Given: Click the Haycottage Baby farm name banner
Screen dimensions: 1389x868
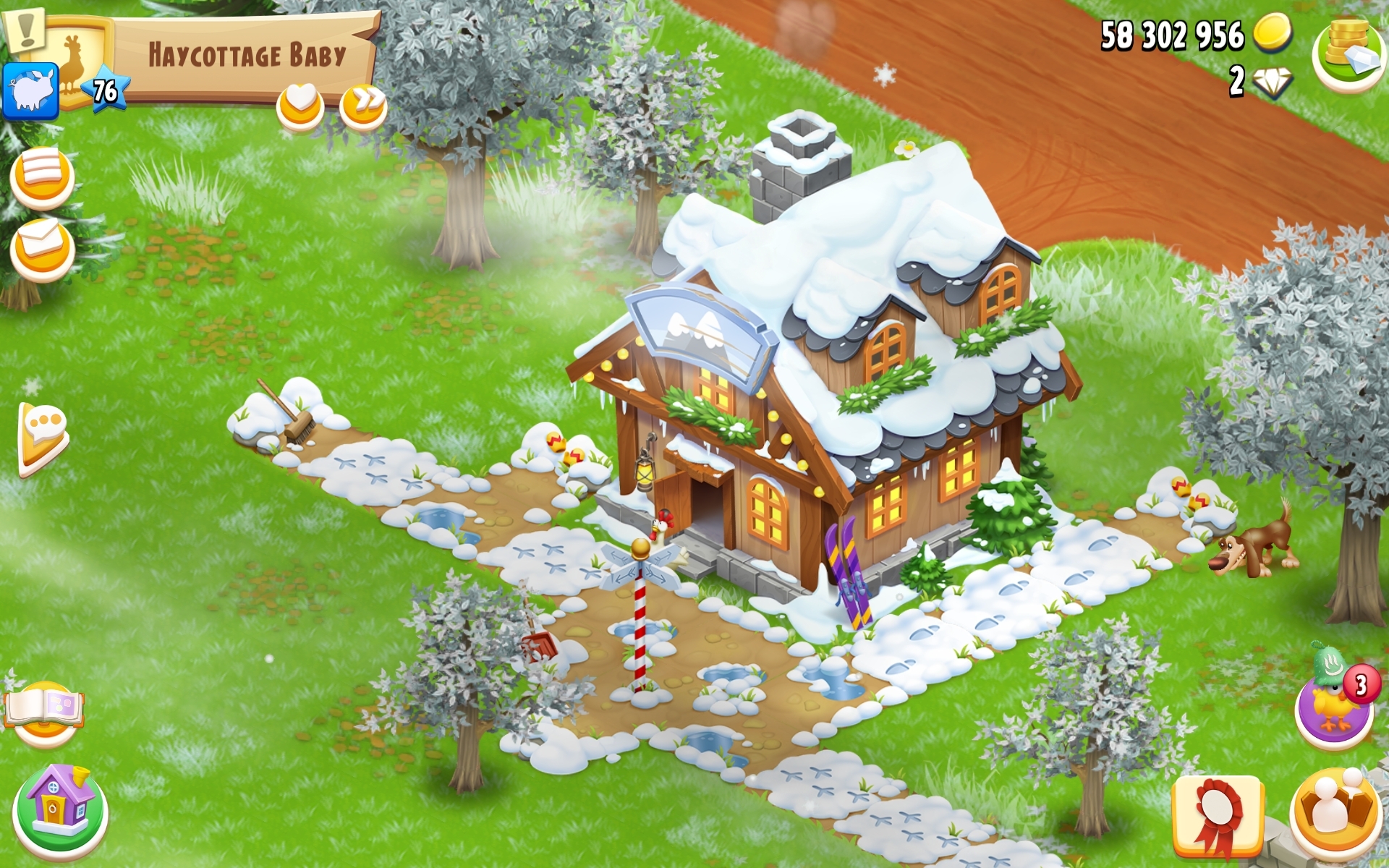Looking at the screenshot, I should pos(246,56).
